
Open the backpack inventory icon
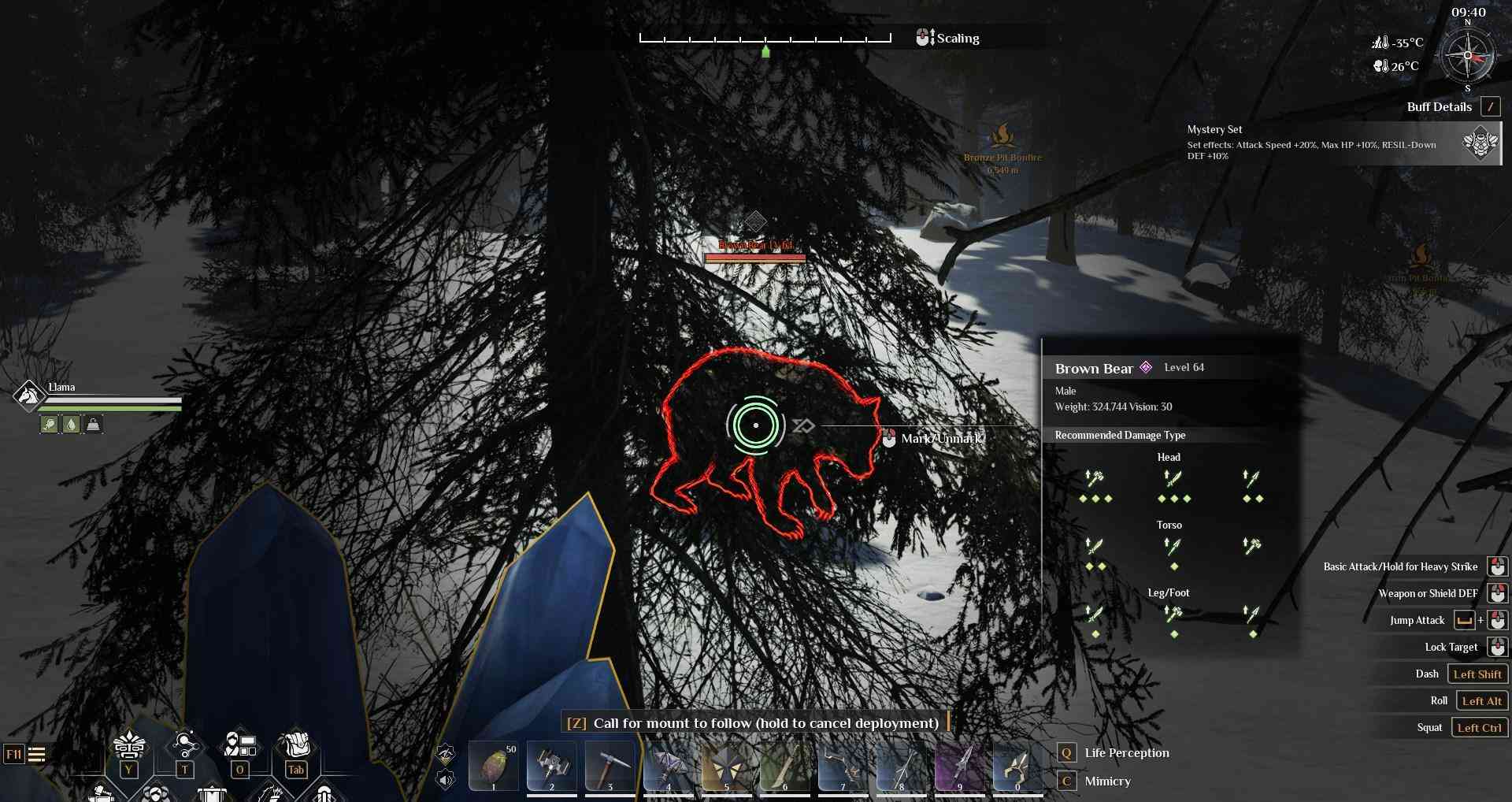tap(295, 745)
